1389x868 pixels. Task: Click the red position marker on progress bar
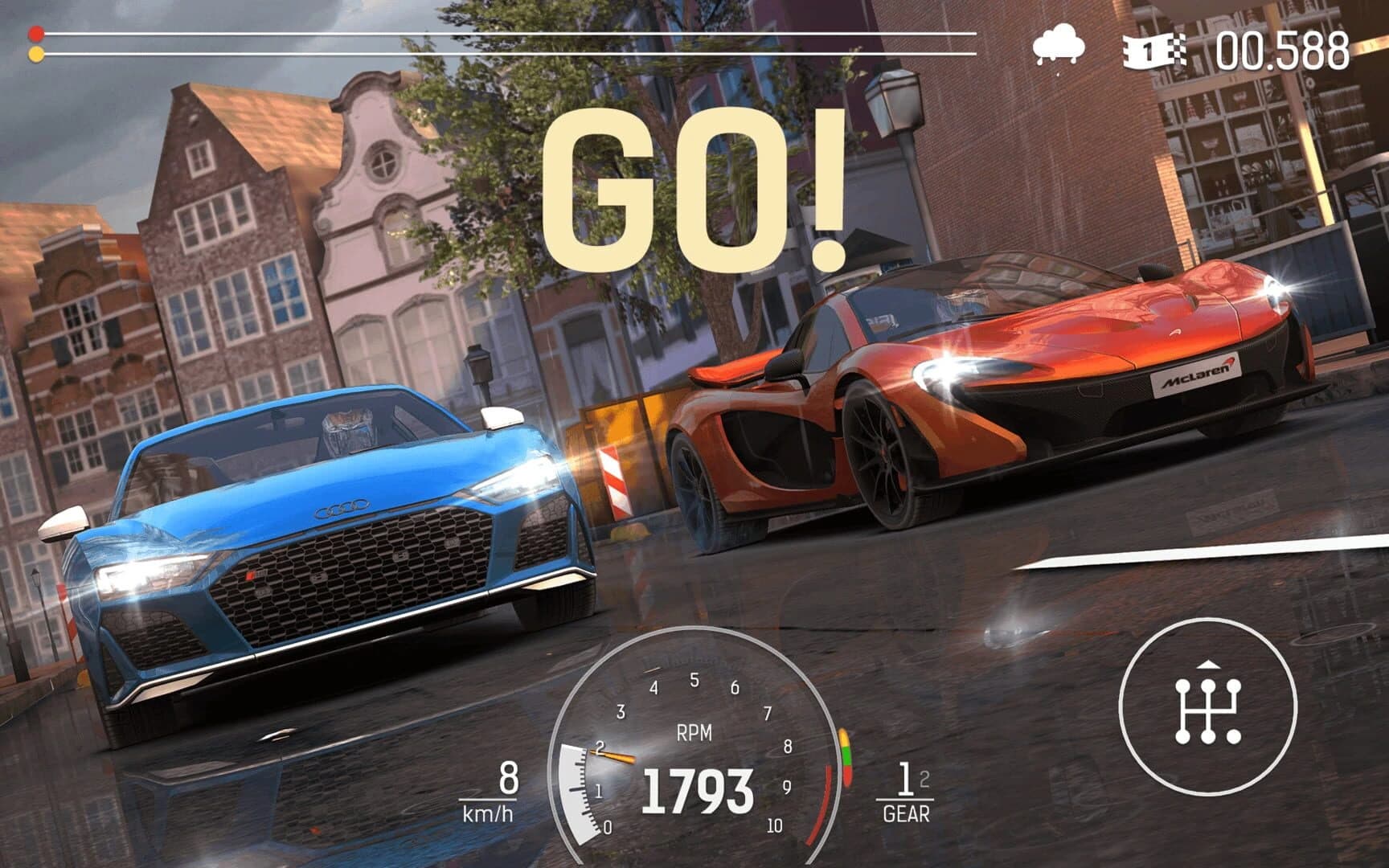(35, 33)
